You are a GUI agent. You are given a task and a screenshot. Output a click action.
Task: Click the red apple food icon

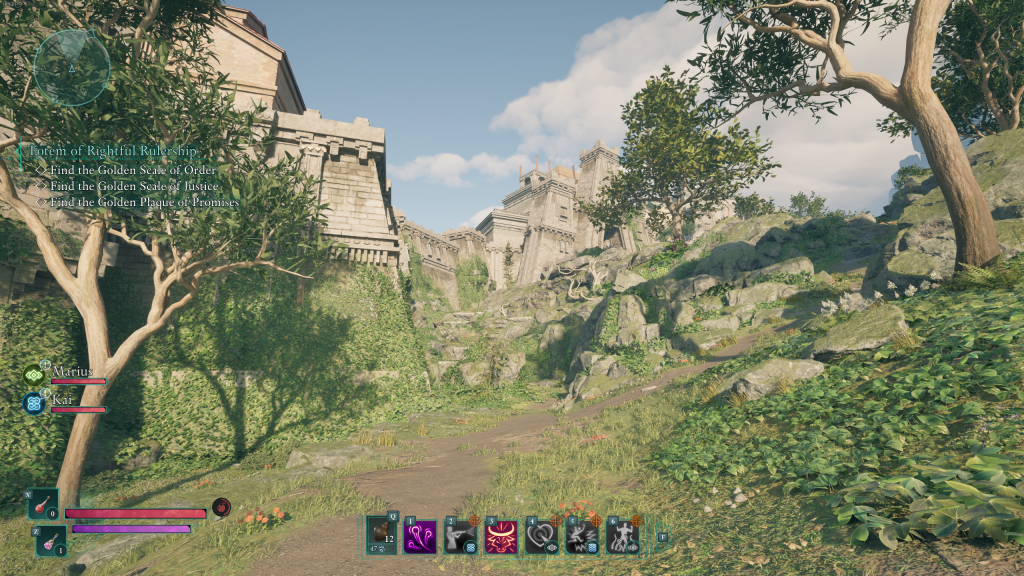(x=221, y=507)
